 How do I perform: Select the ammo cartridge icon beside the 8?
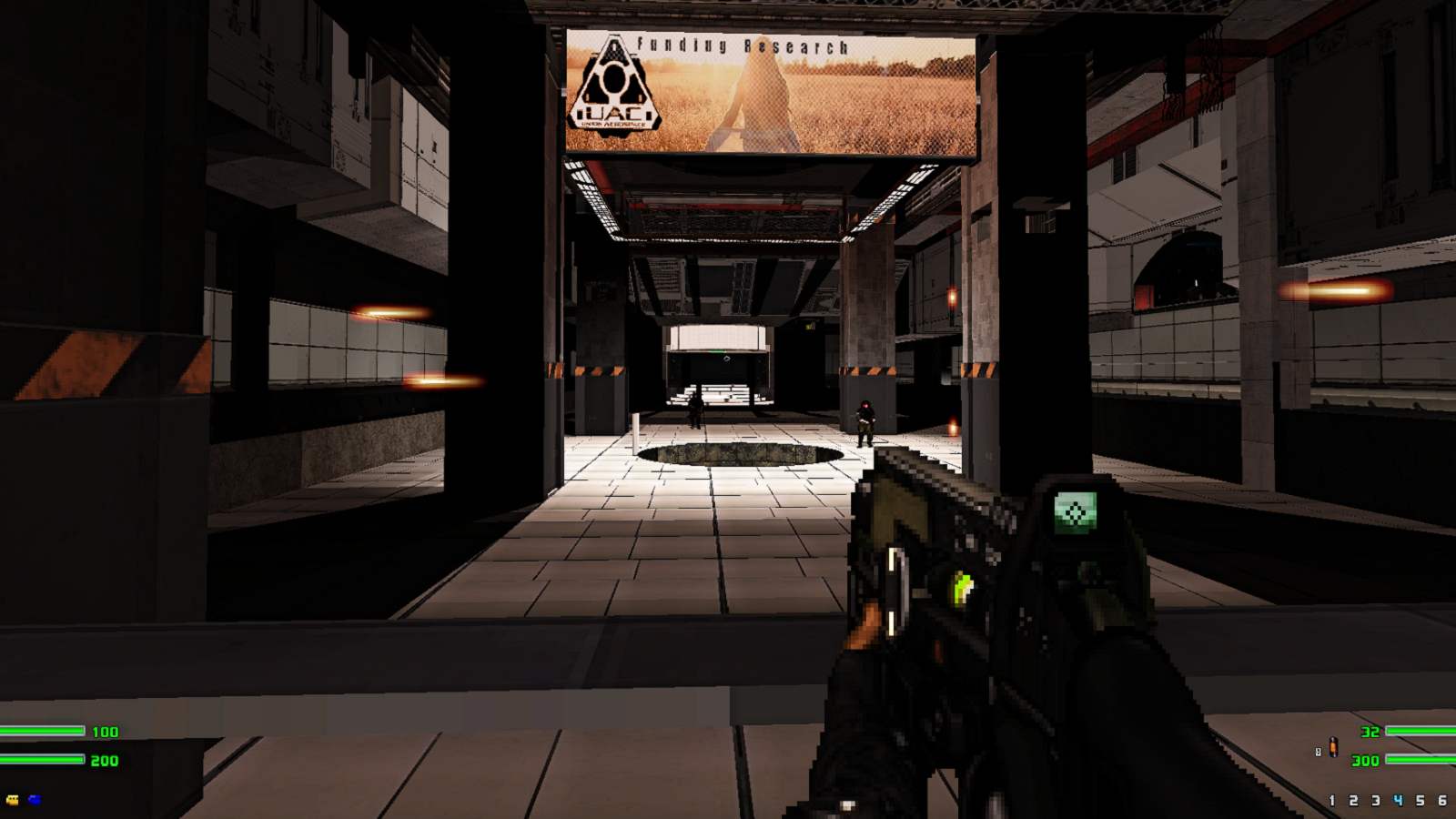pyautogui.click(x=1333, y=746)
